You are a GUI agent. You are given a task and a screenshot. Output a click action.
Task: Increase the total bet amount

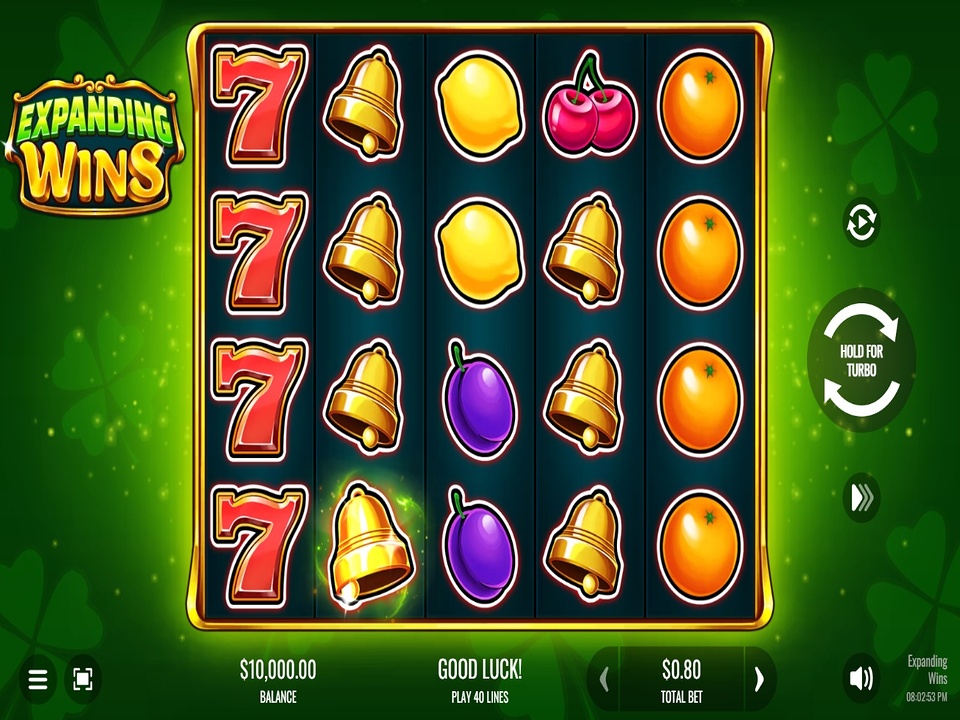759,680
